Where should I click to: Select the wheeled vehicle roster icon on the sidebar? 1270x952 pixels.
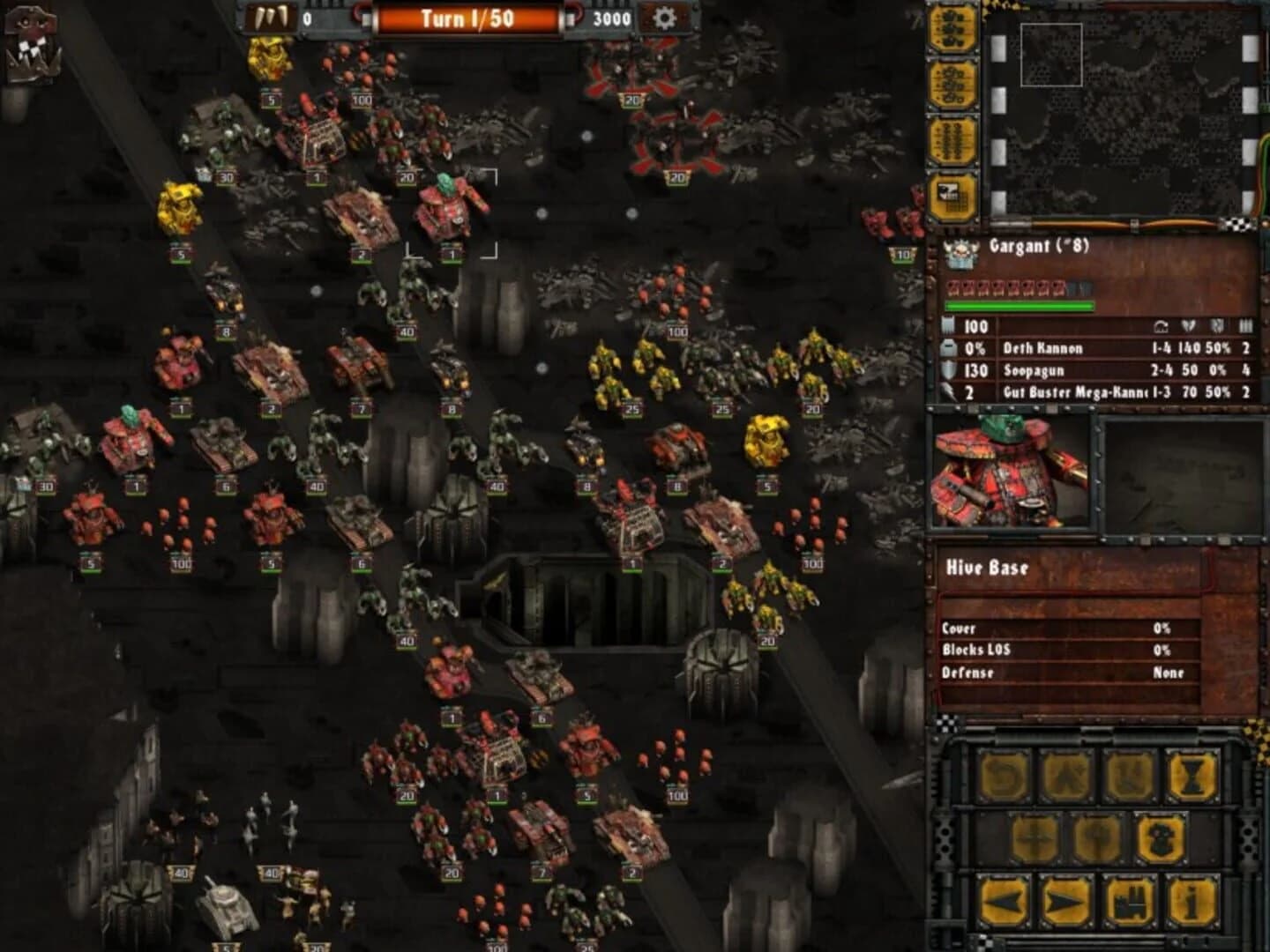957,84
